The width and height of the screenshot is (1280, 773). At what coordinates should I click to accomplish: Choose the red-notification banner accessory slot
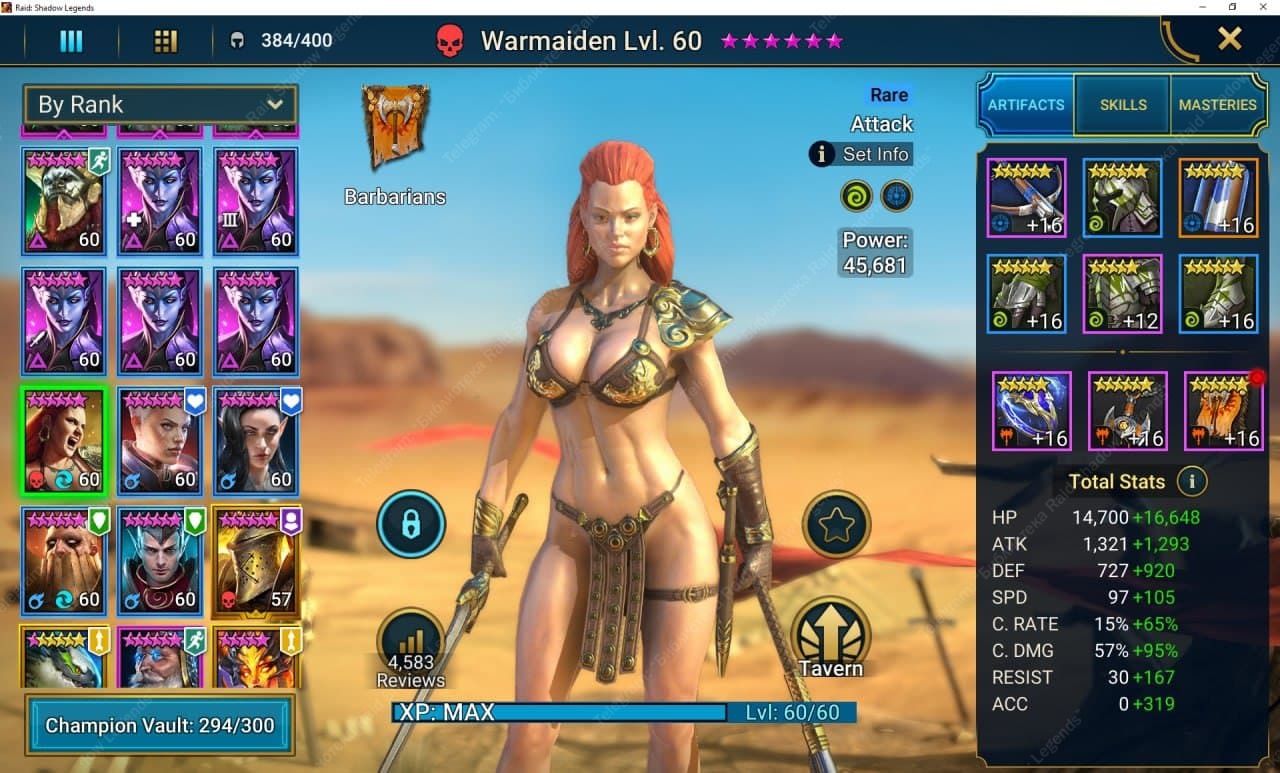click(x=1223, y=410)
